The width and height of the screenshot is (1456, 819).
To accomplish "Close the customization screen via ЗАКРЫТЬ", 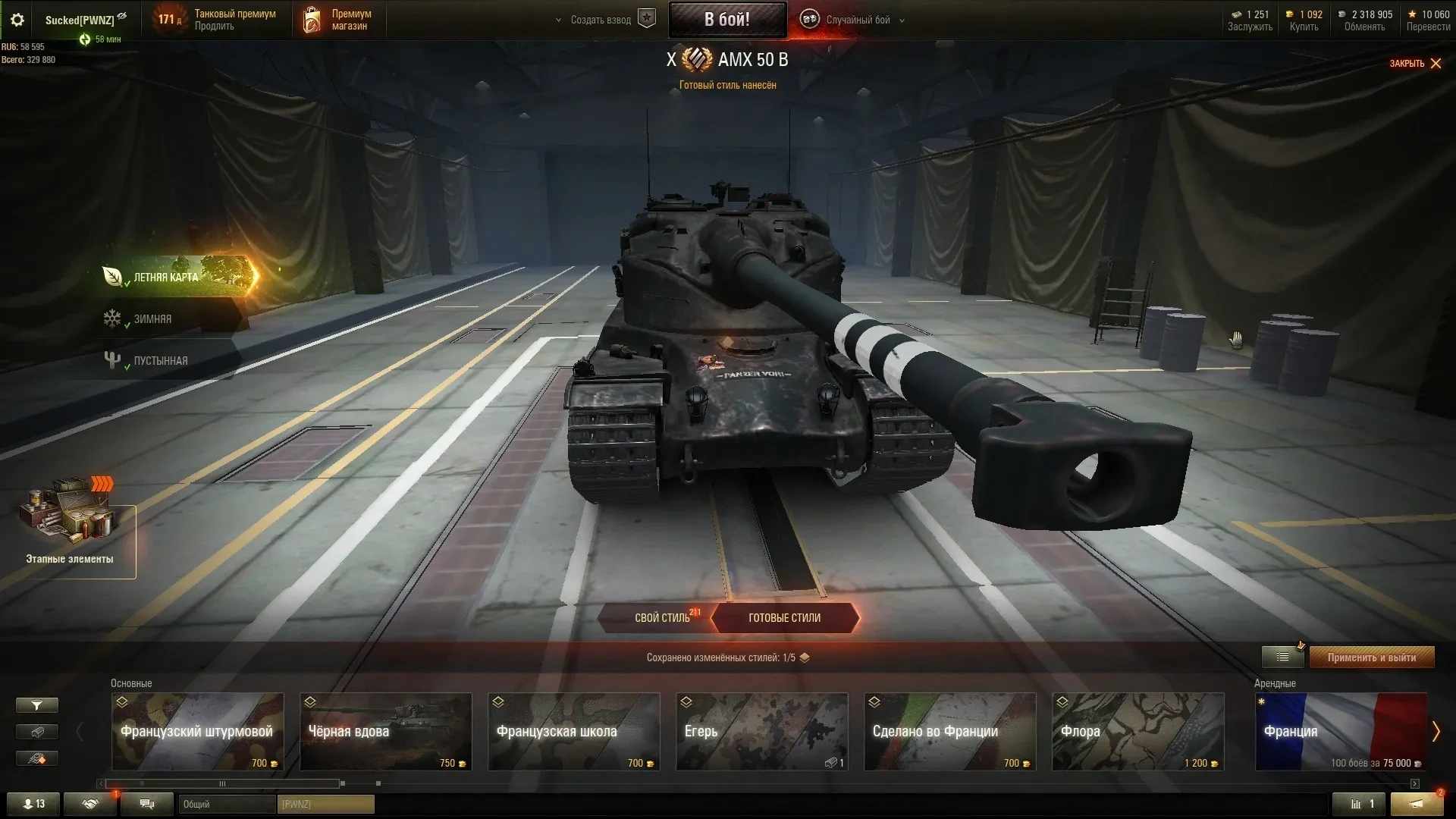I will coord(1415,64).
